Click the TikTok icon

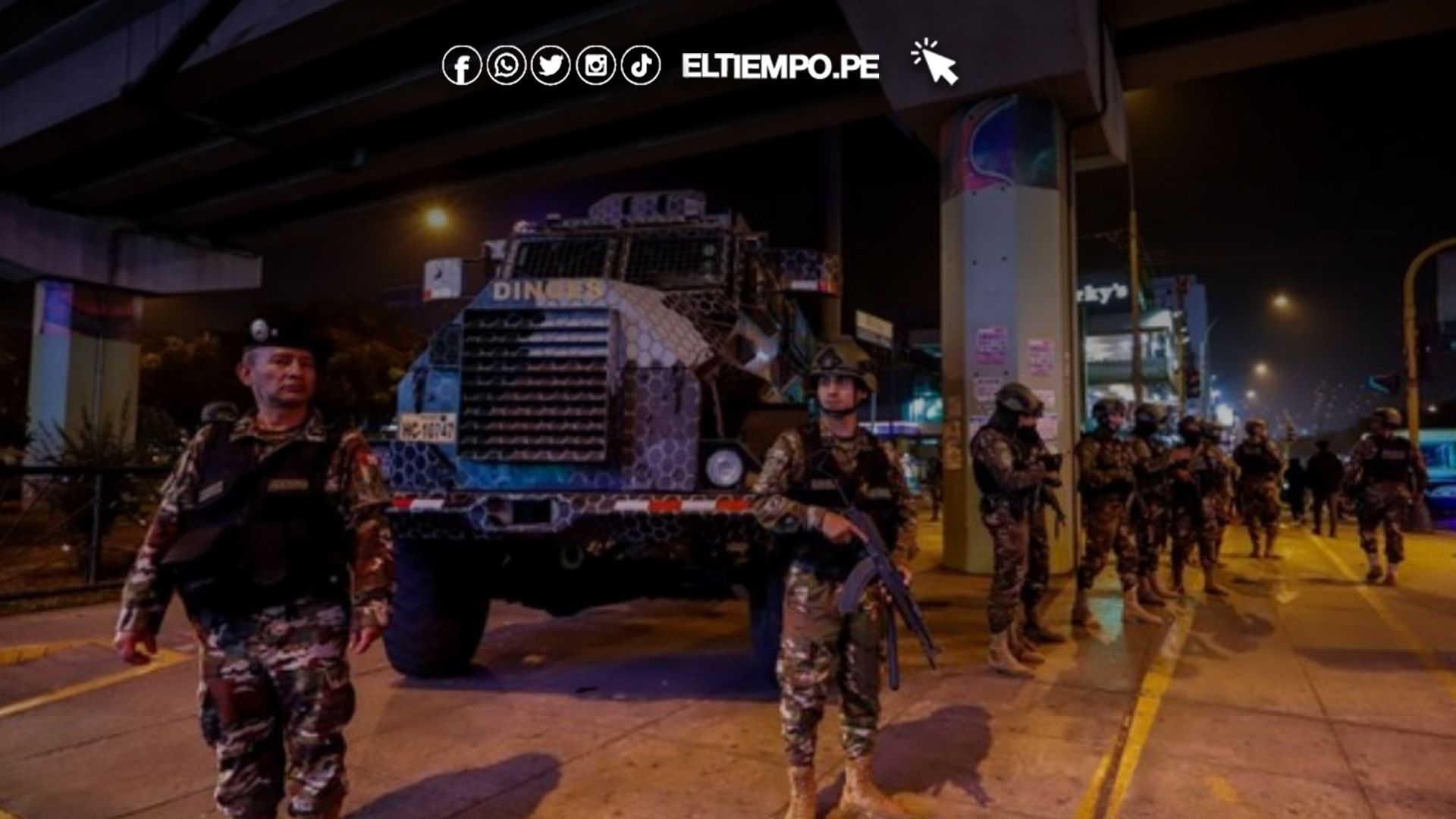click(641, 66)
